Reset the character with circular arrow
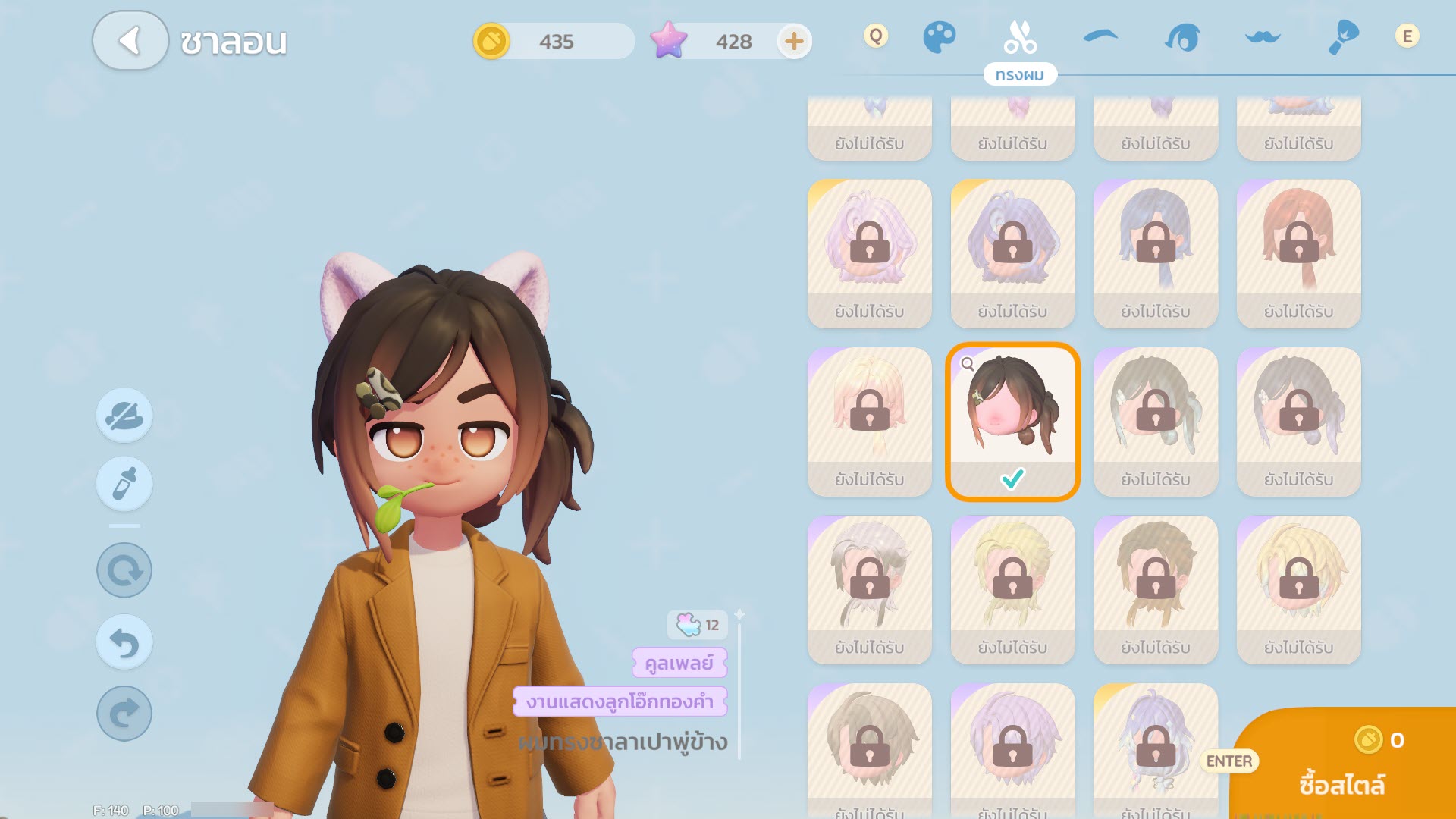This screenshot has height=819, width=1456. click(x=124, y=570)
